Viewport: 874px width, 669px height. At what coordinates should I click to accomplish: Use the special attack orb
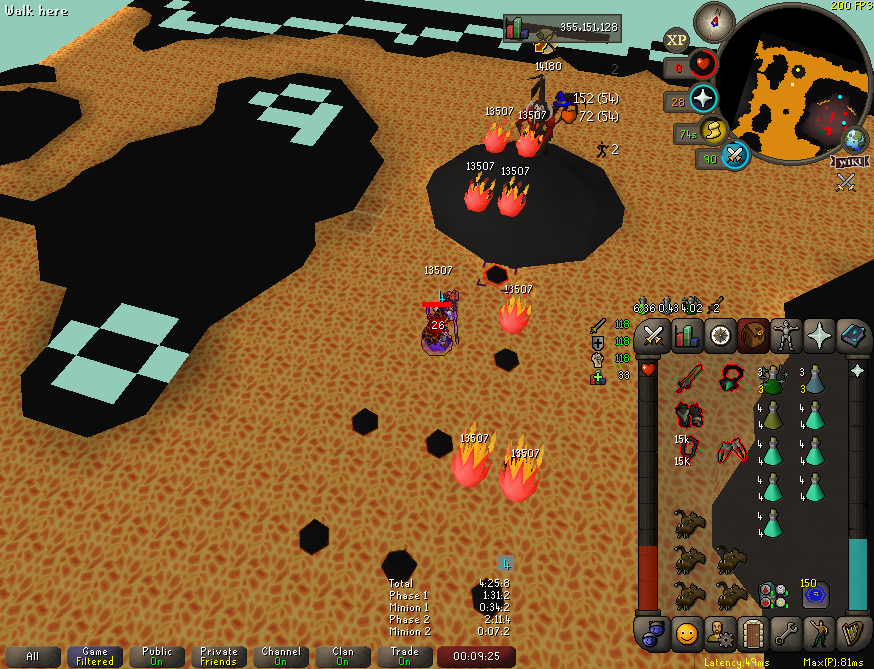(x=735, y=155)
